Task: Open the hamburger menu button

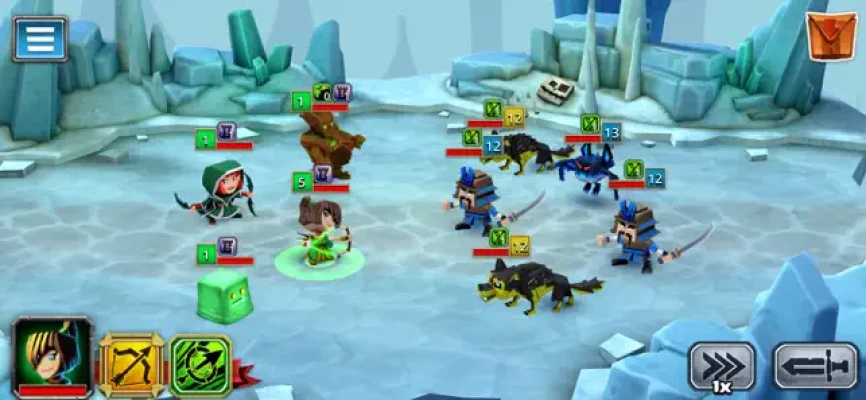Action: pyautogui.click(x=40, y=38)
